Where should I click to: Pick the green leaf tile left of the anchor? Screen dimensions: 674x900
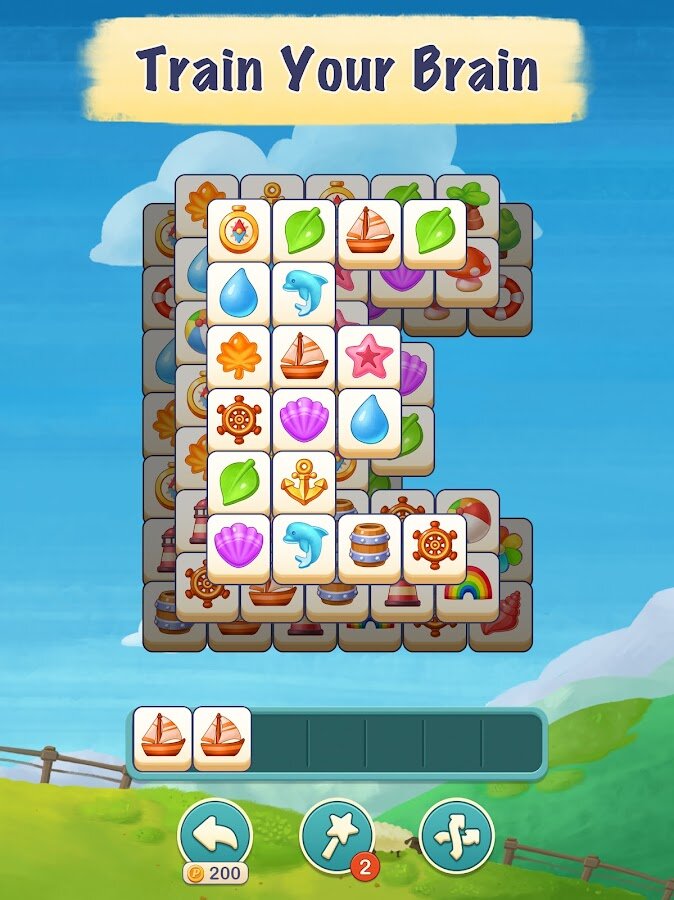(x=238, y=481)
